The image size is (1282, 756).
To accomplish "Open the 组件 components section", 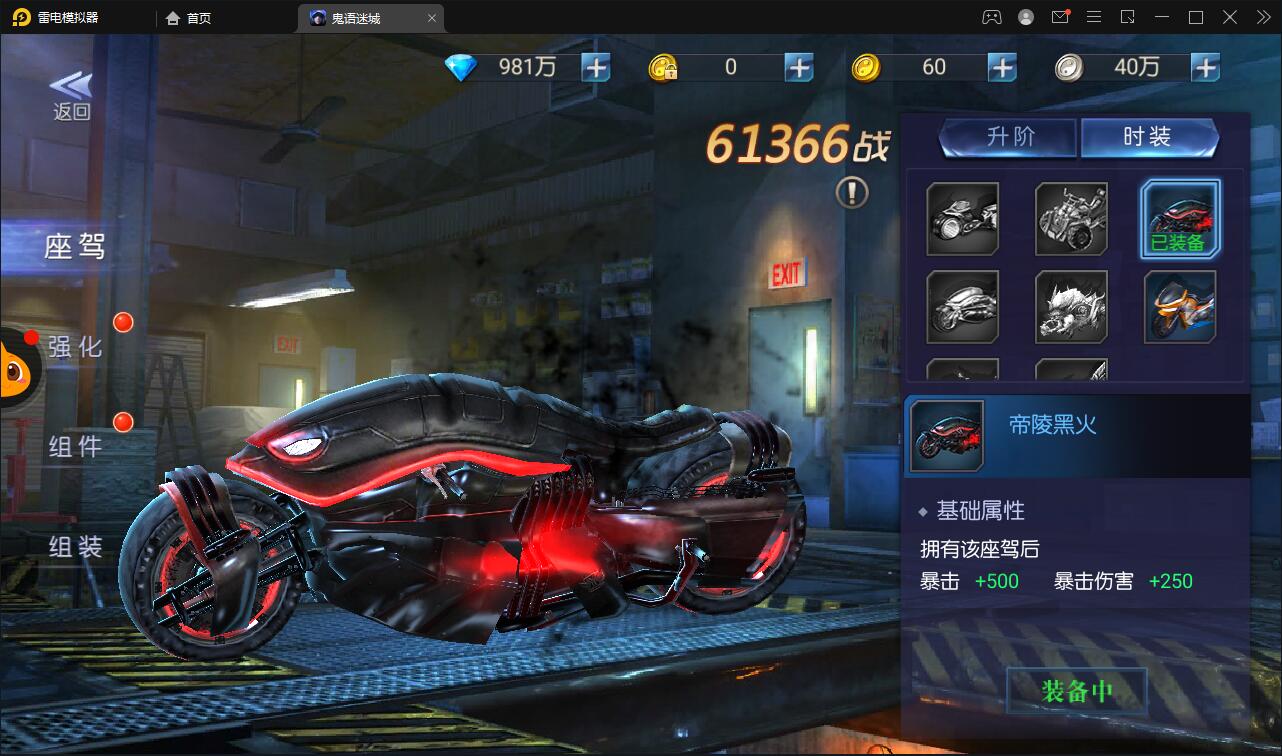I will (x=75, y=446).
